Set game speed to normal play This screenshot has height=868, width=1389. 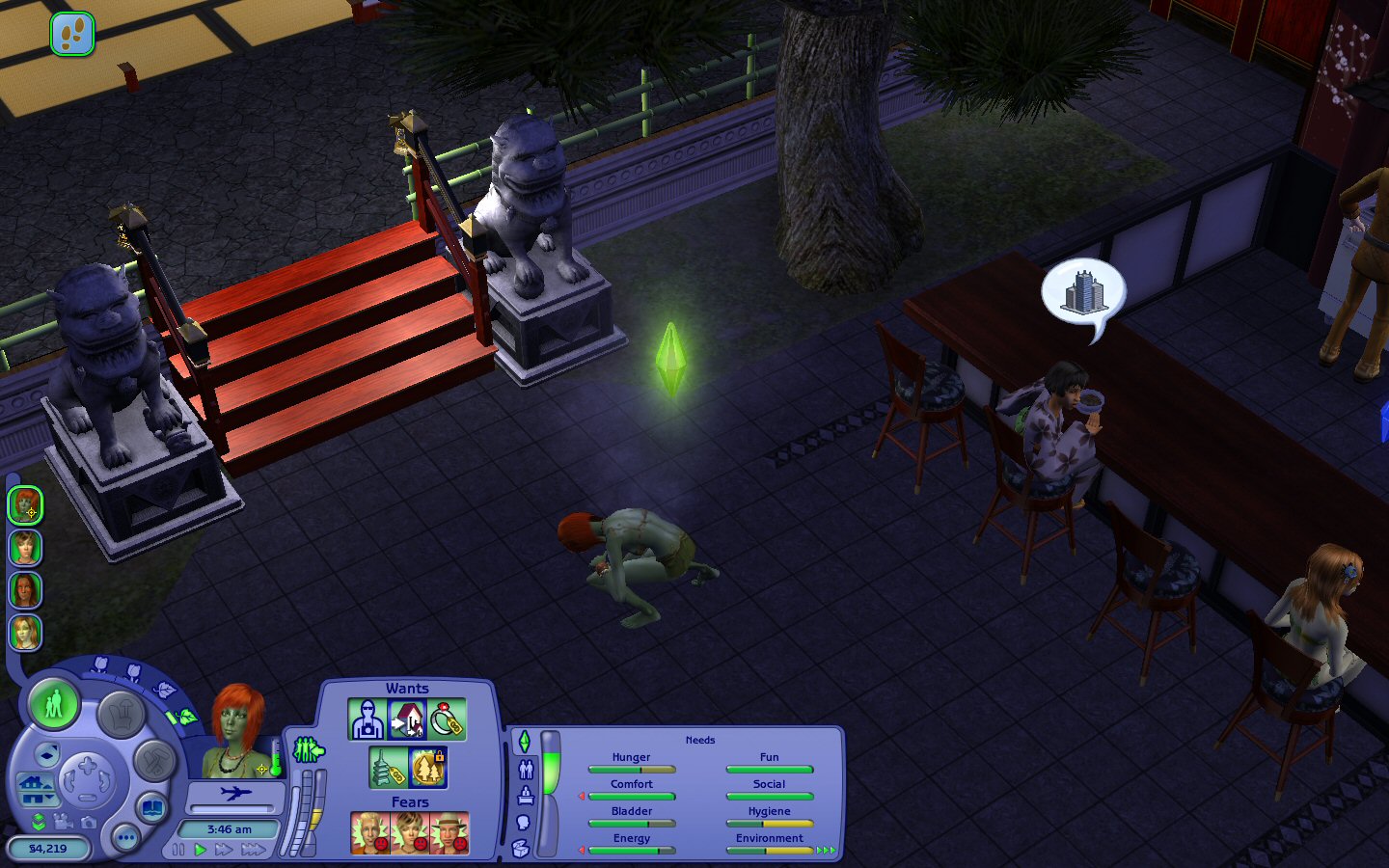[201, 850]
